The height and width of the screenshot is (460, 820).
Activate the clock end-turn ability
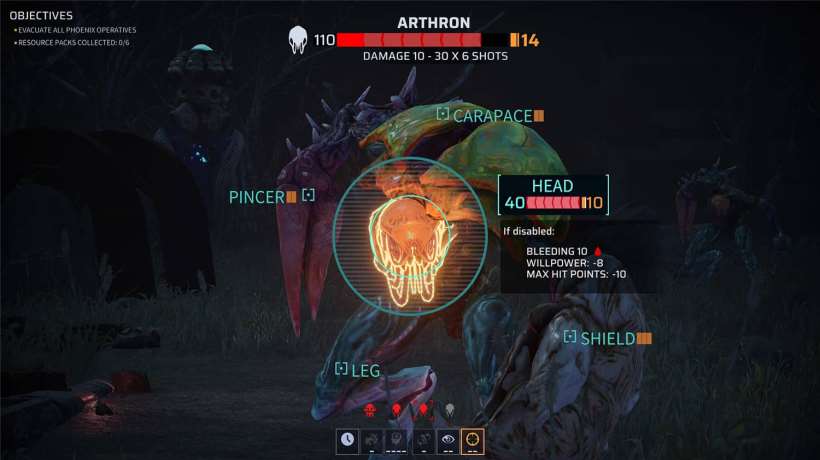coord(347,439)
